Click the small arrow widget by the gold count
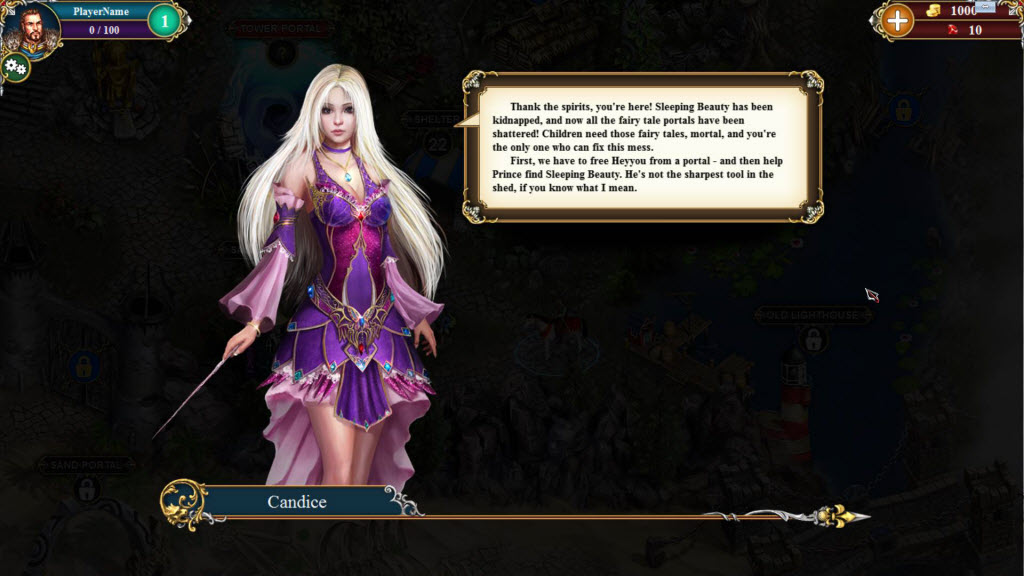This screenshot has width=1024, height=576. coord(986,7)
